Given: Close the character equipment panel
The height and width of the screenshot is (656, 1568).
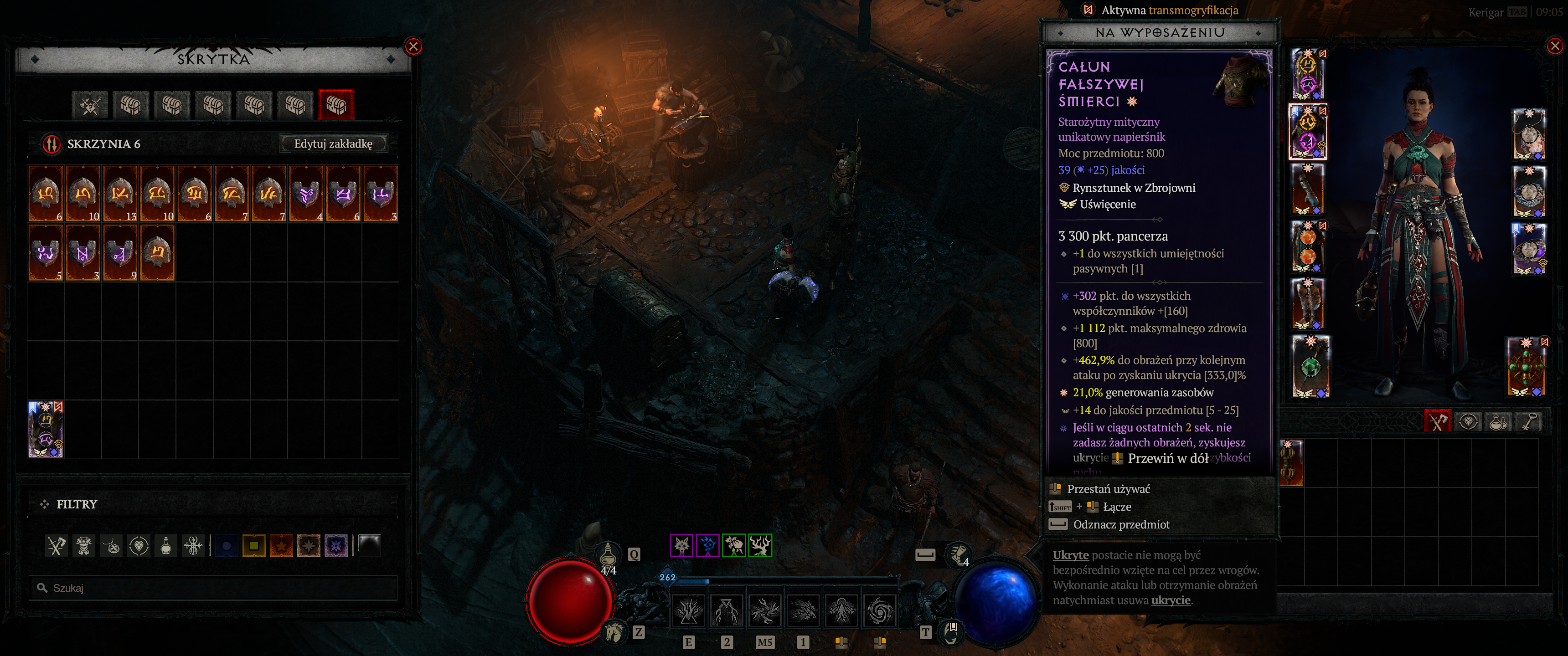Looking at the screenshot, I should (1555, 46).
